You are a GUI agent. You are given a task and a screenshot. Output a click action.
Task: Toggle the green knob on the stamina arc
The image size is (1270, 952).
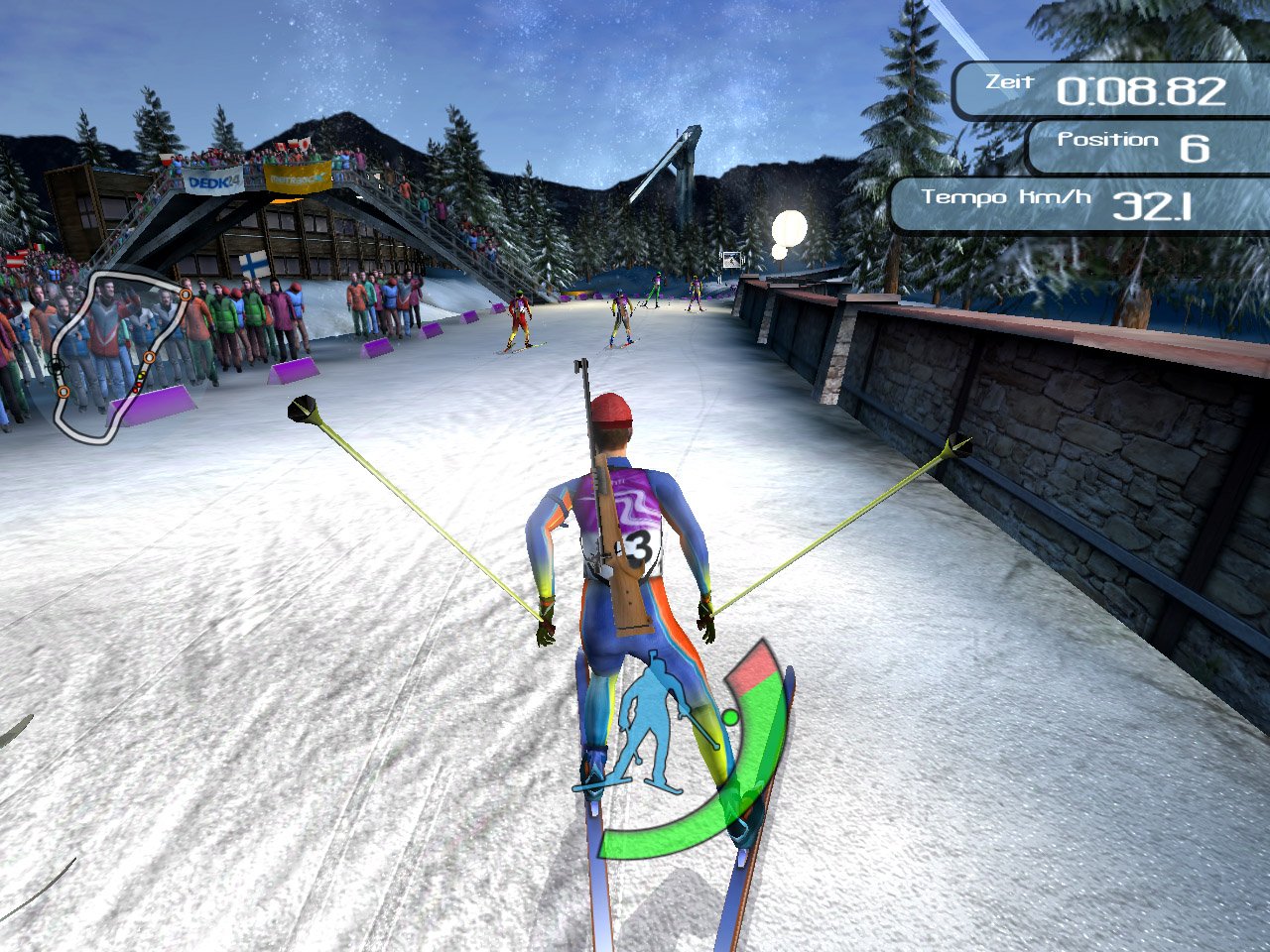pos(729,716)
